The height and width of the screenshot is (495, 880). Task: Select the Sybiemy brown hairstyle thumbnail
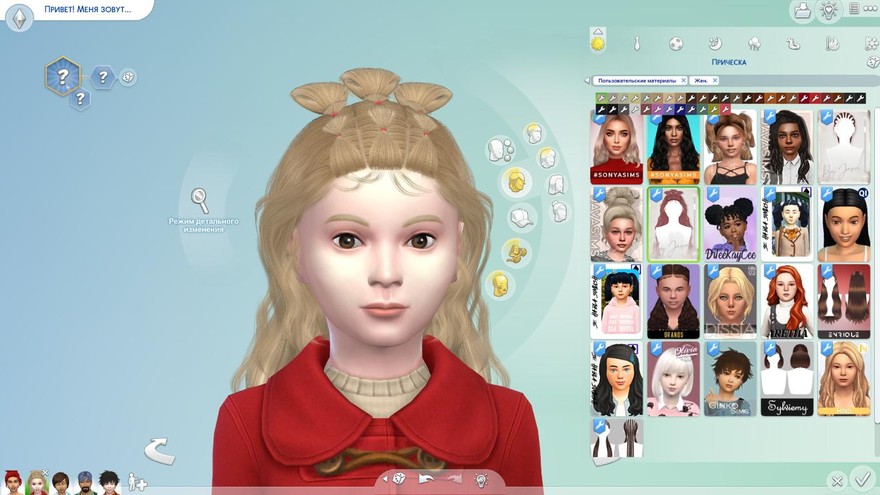point(787,378)
